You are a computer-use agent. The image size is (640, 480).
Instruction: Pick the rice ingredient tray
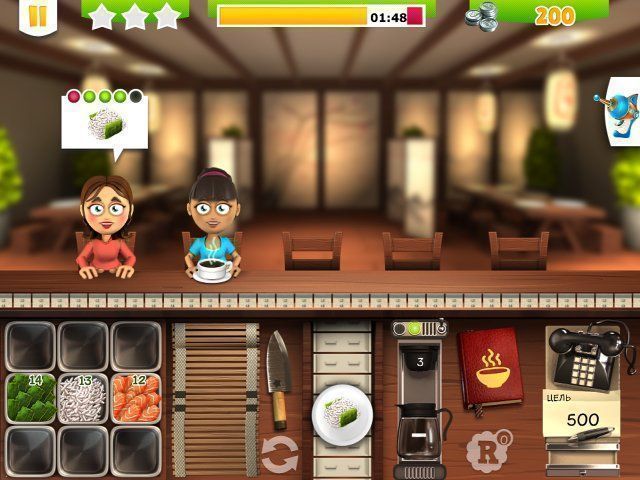83,397
